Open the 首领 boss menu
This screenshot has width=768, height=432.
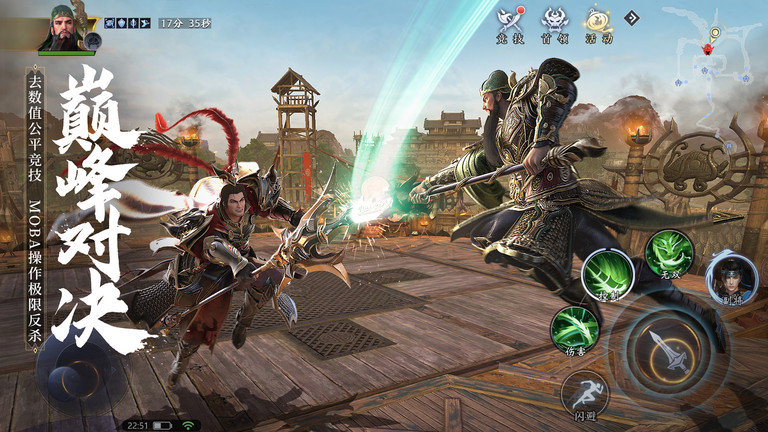coord(555,24)
